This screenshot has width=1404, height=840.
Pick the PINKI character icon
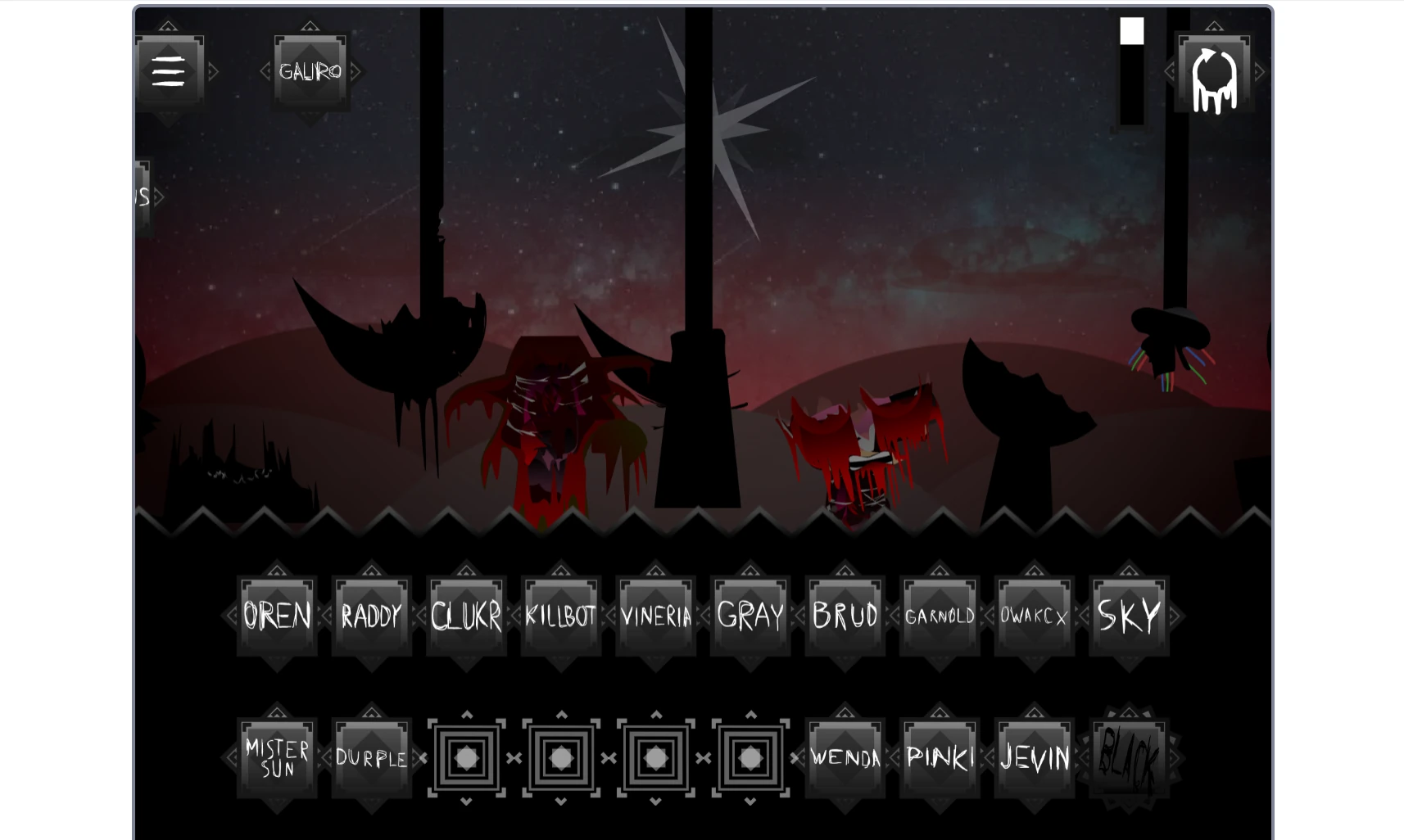tap(940, 757)
